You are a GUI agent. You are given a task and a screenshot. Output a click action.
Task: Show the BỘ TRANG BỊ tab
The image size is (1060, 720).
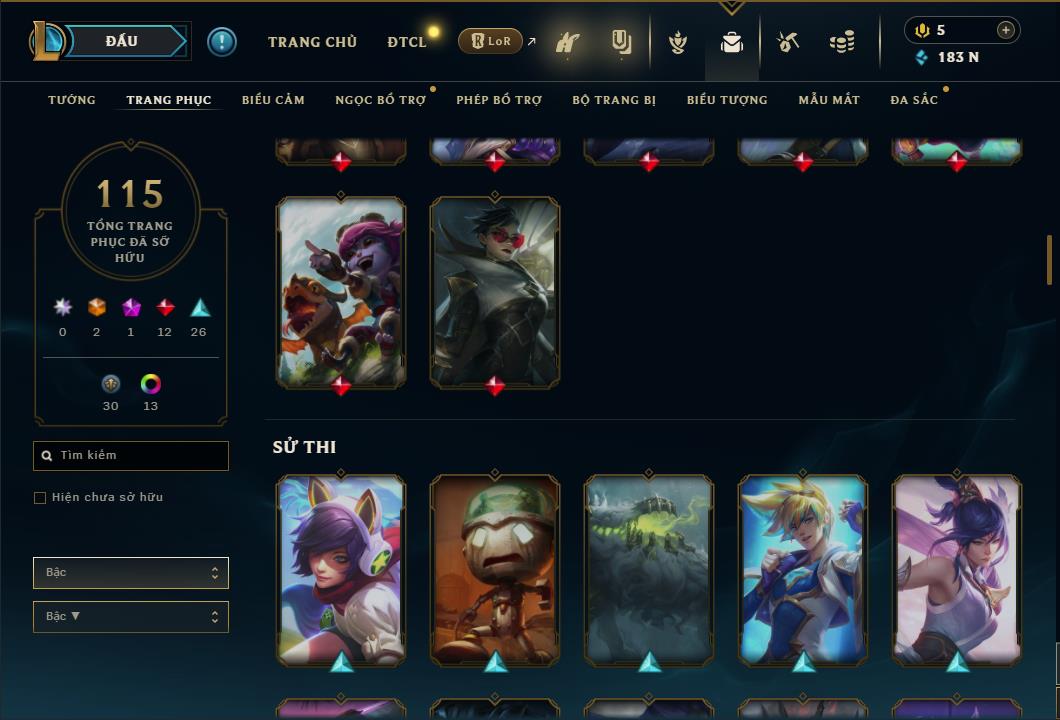(614, 100)
